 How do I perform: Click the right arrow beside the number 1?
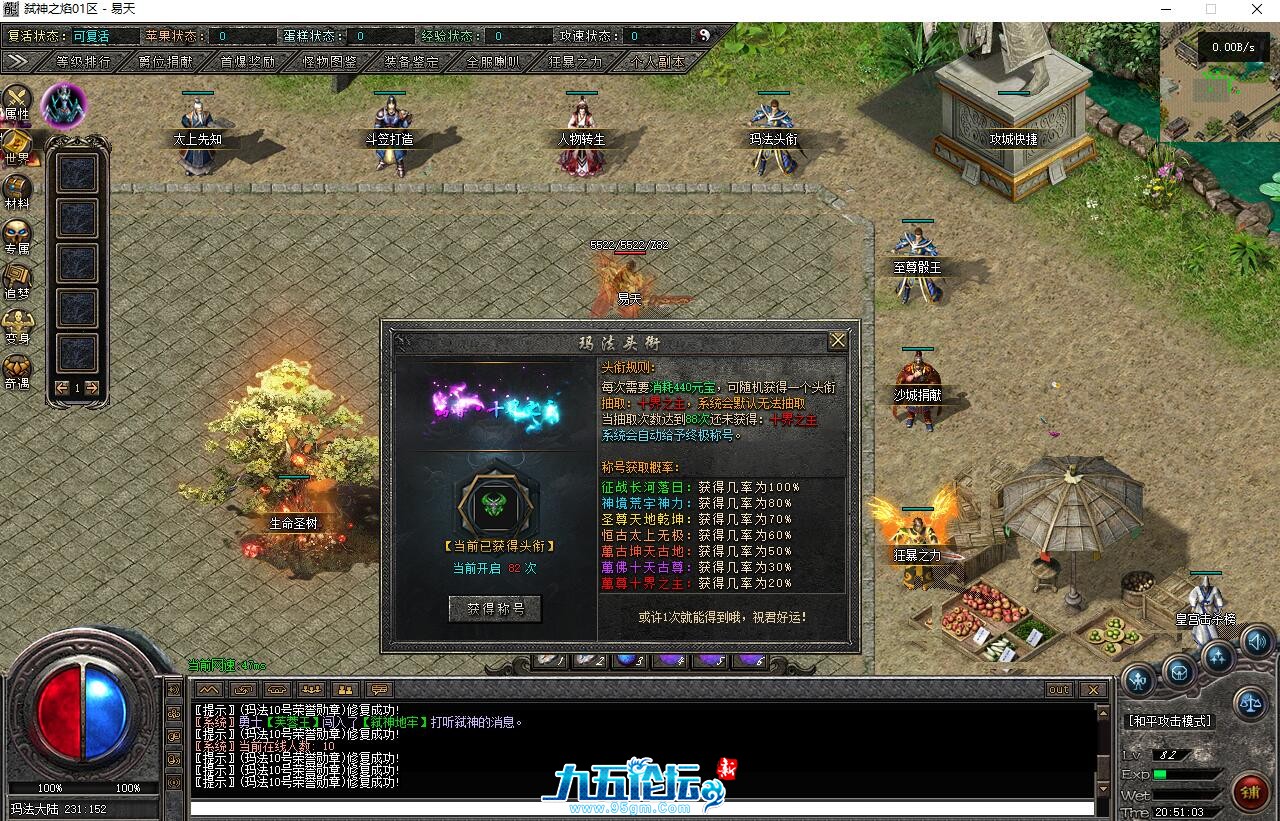(90, 387)
